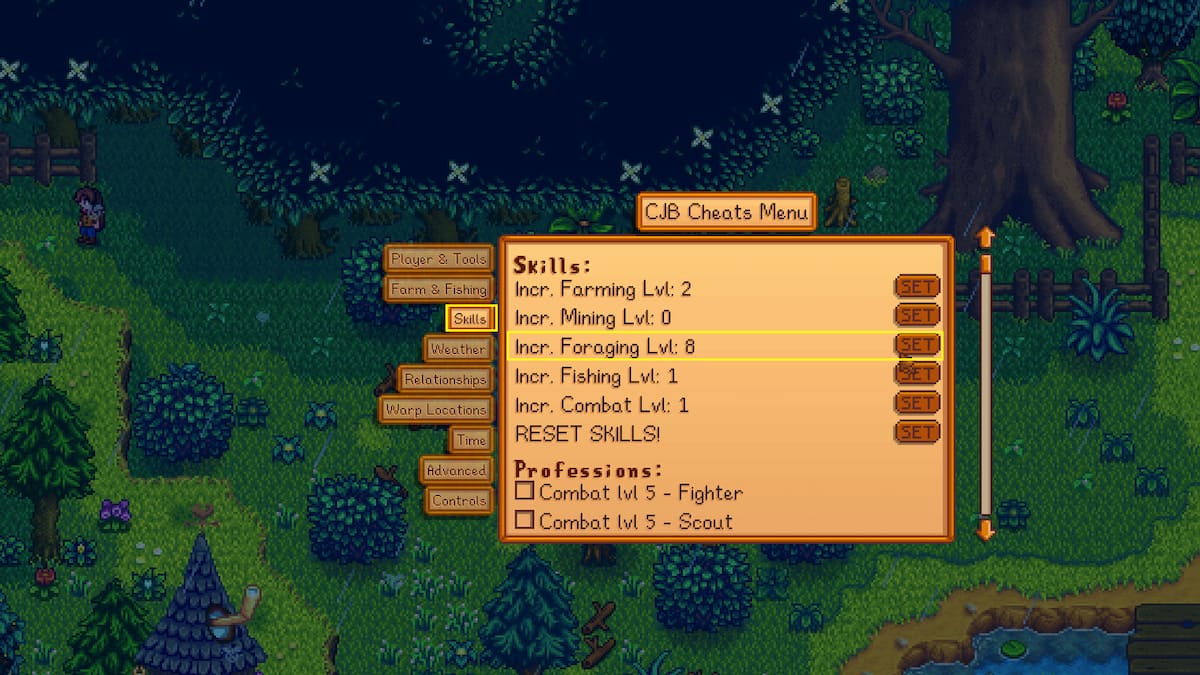Click the scrollbar's down arrow
Viewport: 1200px width, 675px height.
point(985,529)
